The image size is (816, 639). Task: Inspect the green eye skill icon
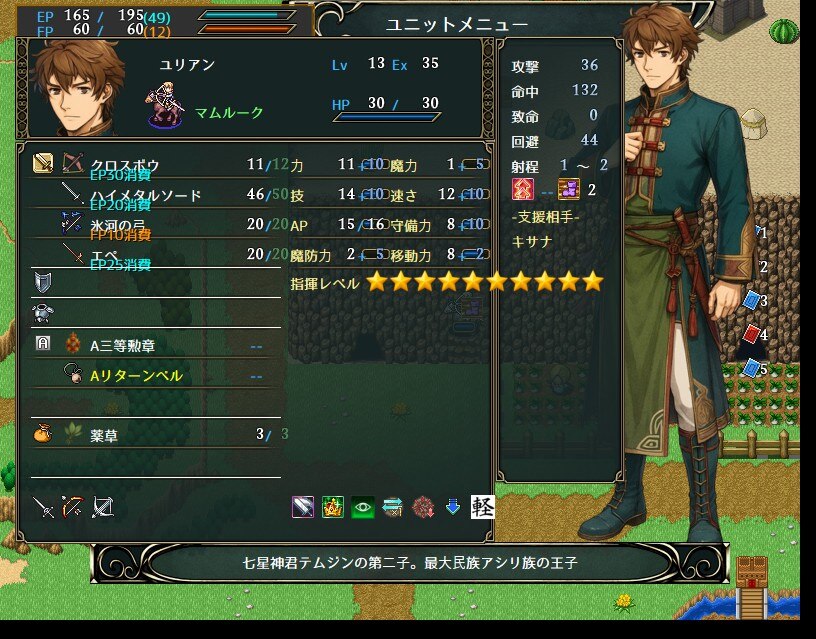(362, 507)
